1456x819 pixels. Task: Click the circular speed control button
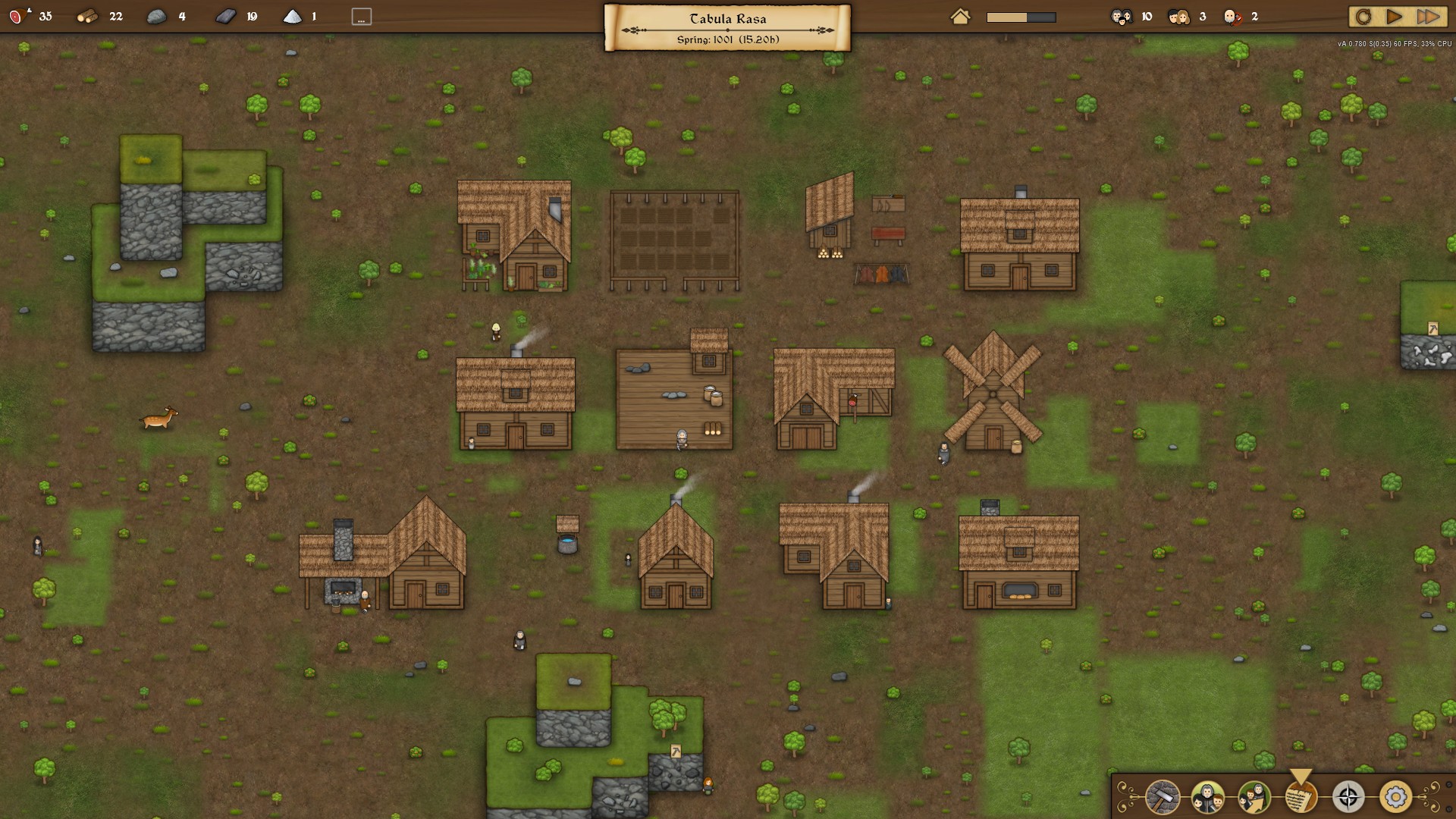[1363, 17]
